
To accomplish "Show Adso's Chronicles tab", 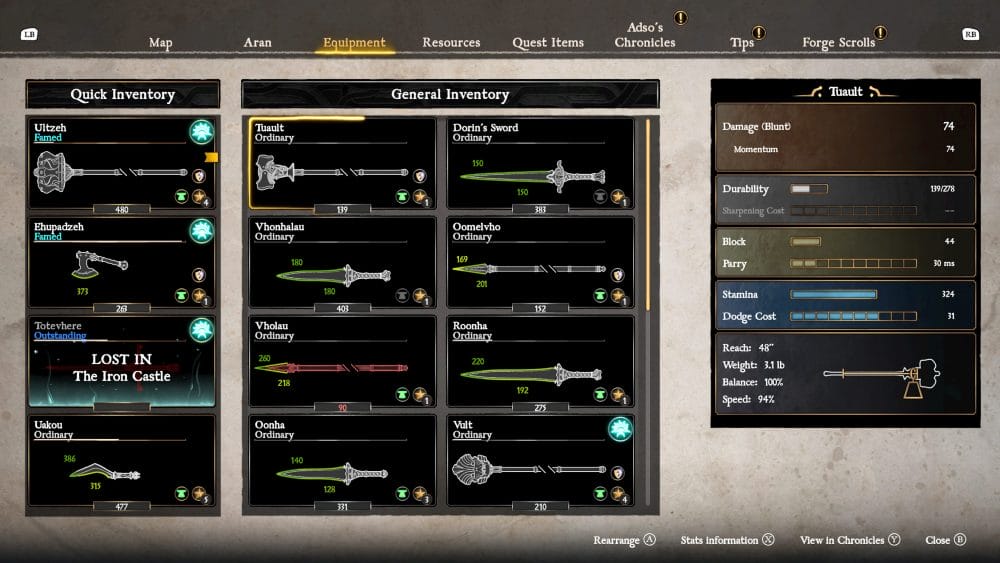I will point(645,36).
